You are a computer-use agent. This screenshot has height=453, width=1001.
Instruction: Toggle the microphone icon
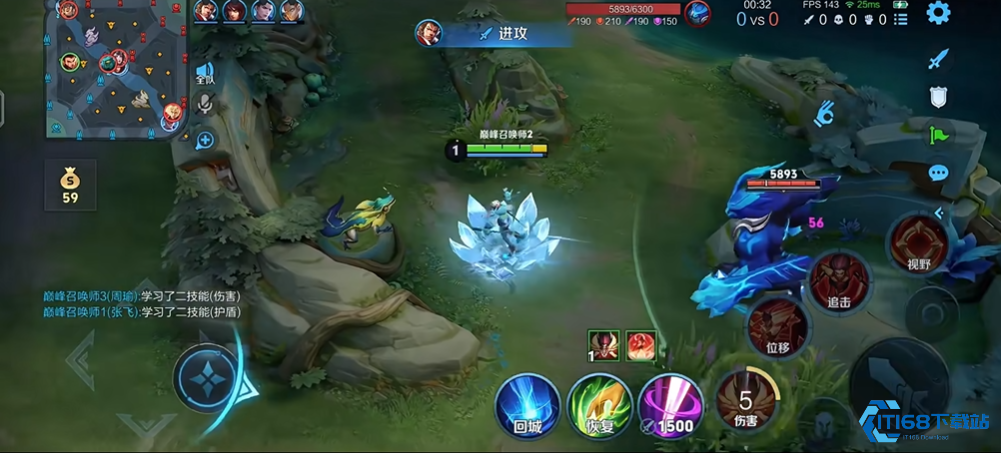click(205, 104)
